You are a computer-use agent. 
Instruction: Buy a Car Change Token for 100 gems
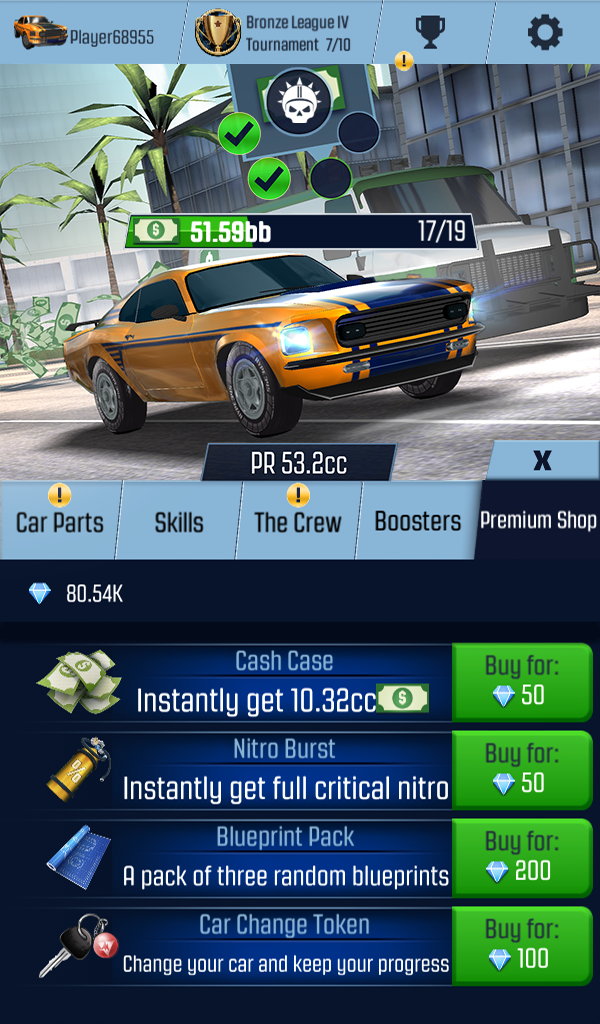[521, 945]
